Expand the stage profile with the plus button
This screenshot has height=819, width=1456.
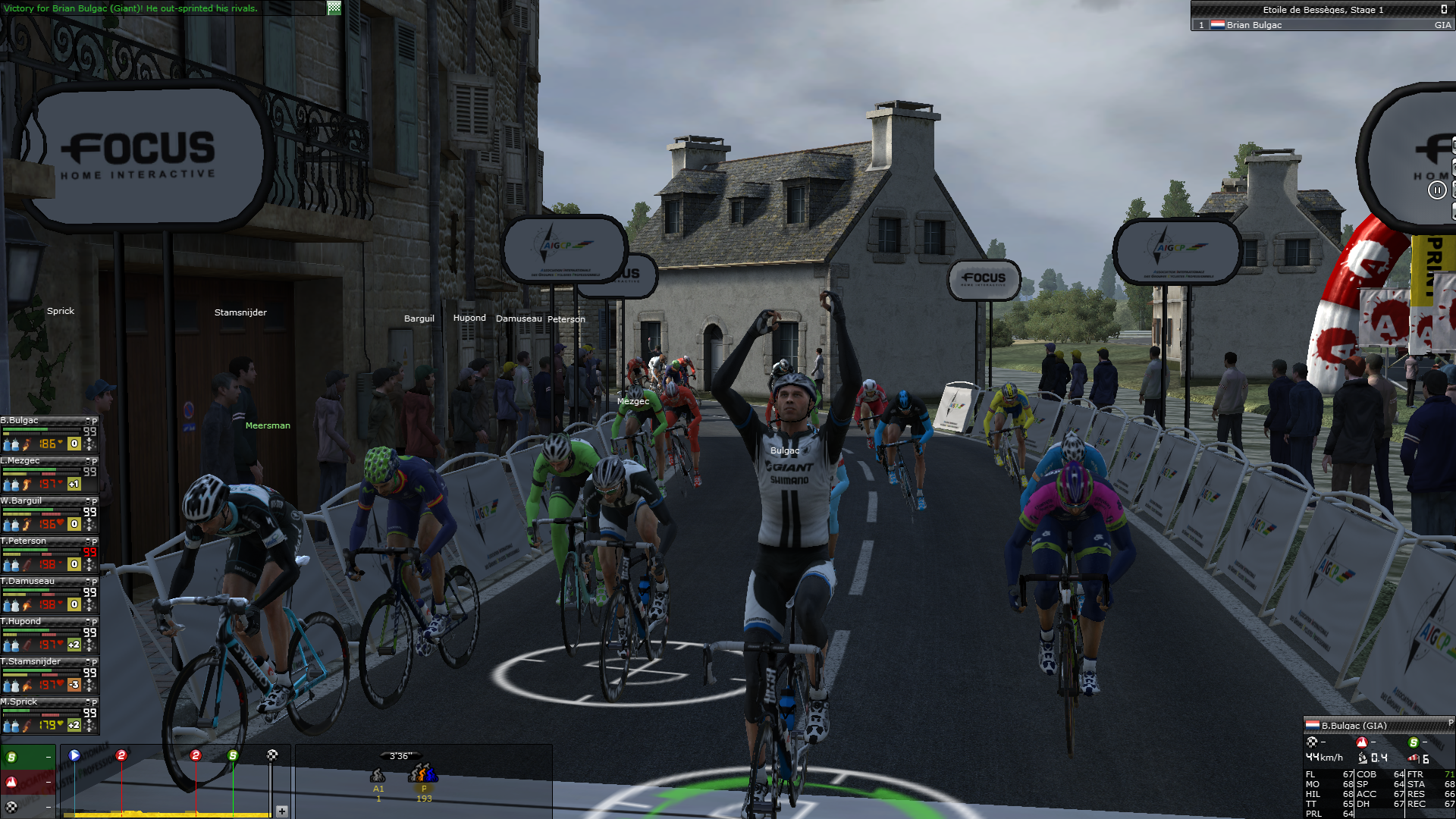[282, 811]
